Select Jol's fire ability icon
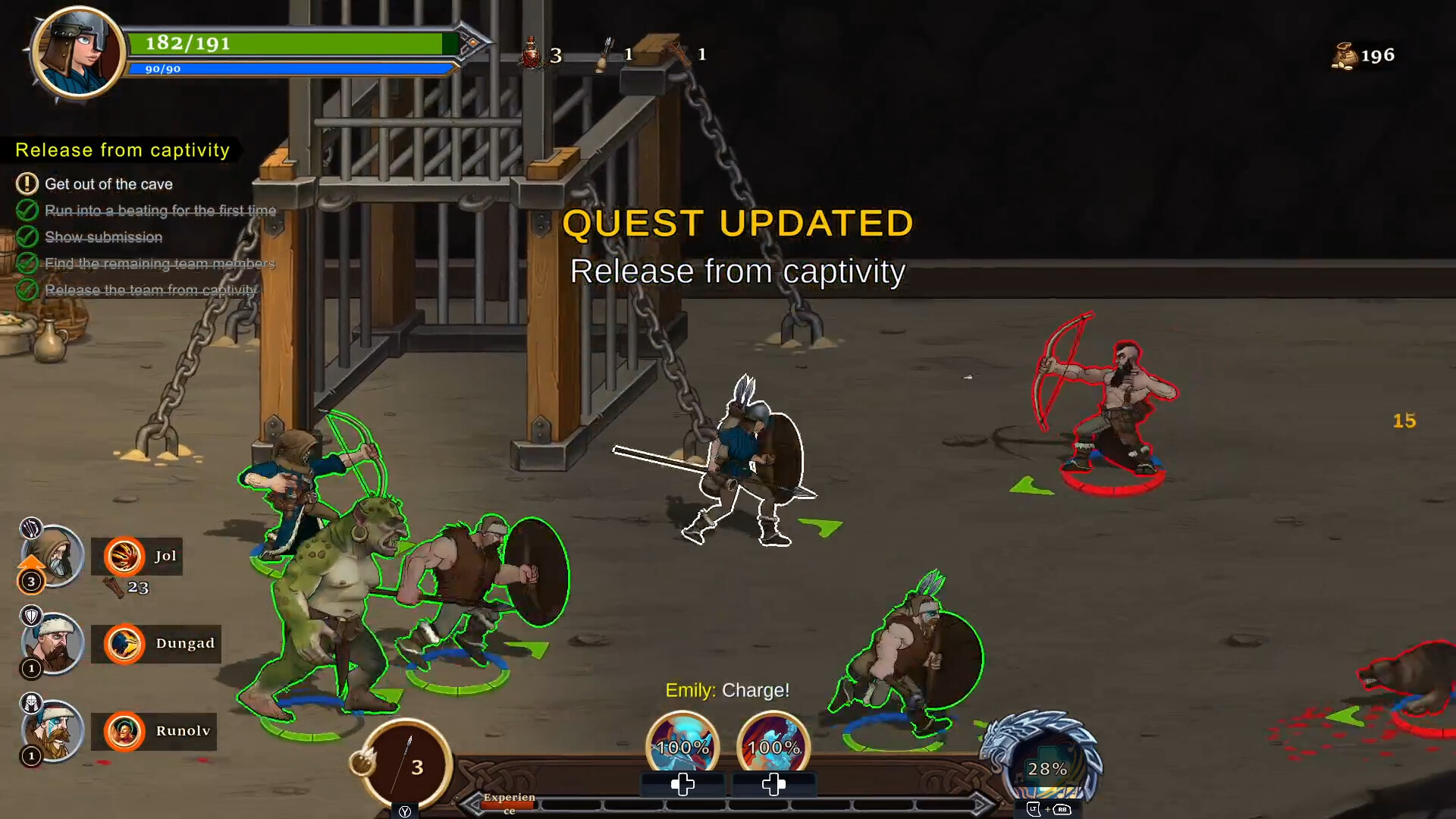The width and height of the screenshot is (1456, 819). tap(126, 556)
